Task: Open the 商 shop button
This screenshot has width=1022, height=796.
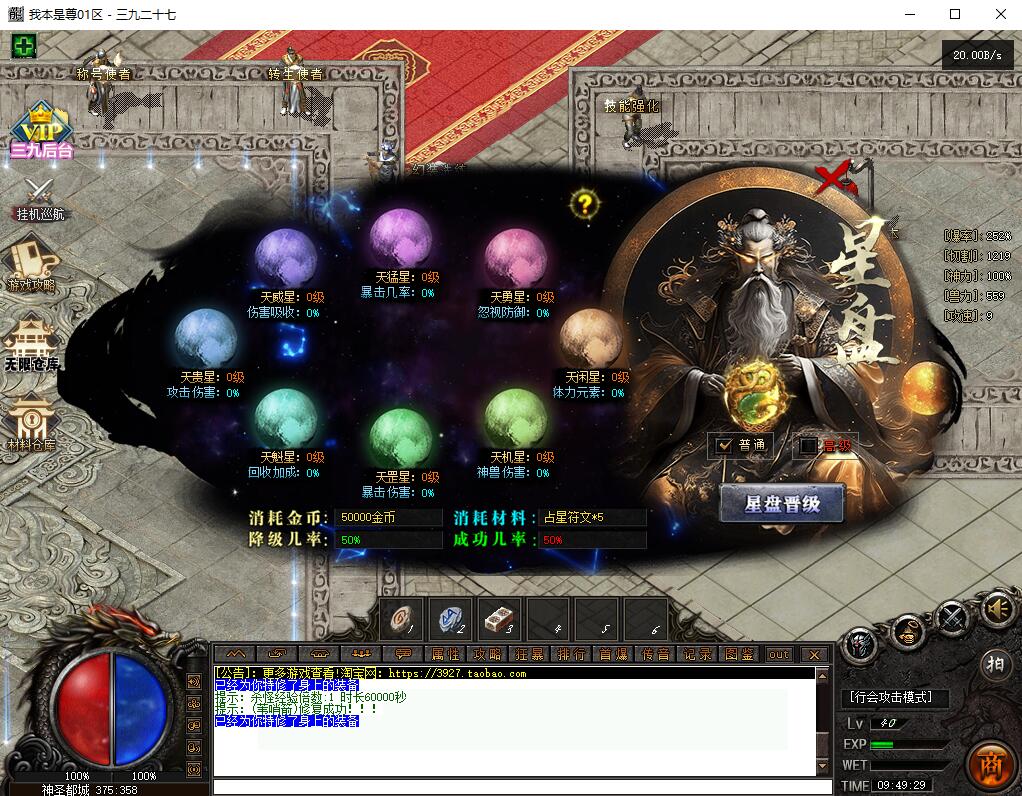Action: 989,763
